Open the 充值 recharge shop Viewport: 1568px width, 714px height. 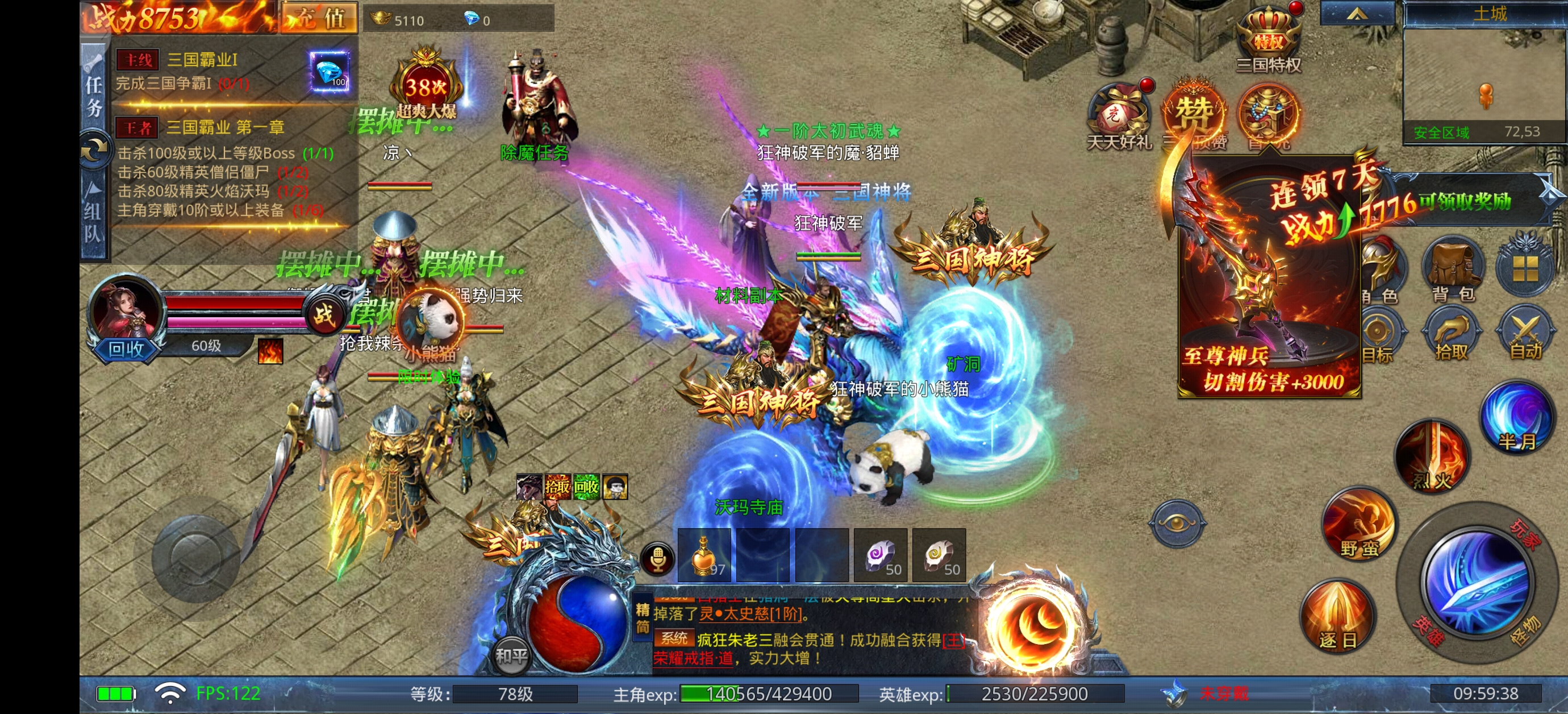pos(319,18)
